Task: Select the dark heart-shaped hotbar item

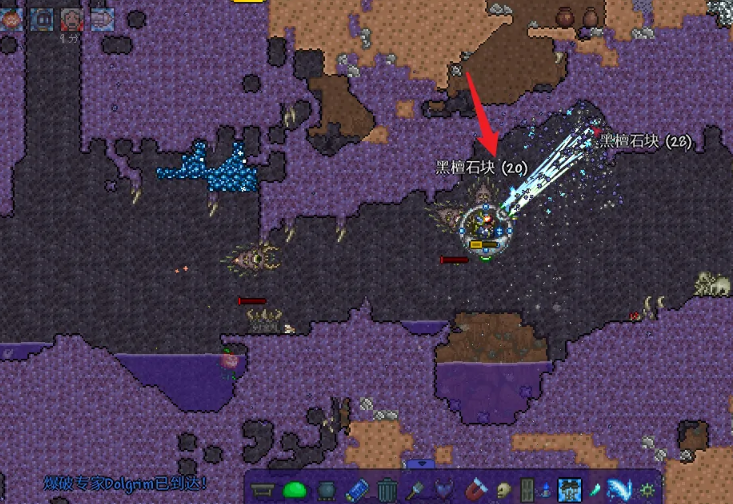Action: pos(445,490)
